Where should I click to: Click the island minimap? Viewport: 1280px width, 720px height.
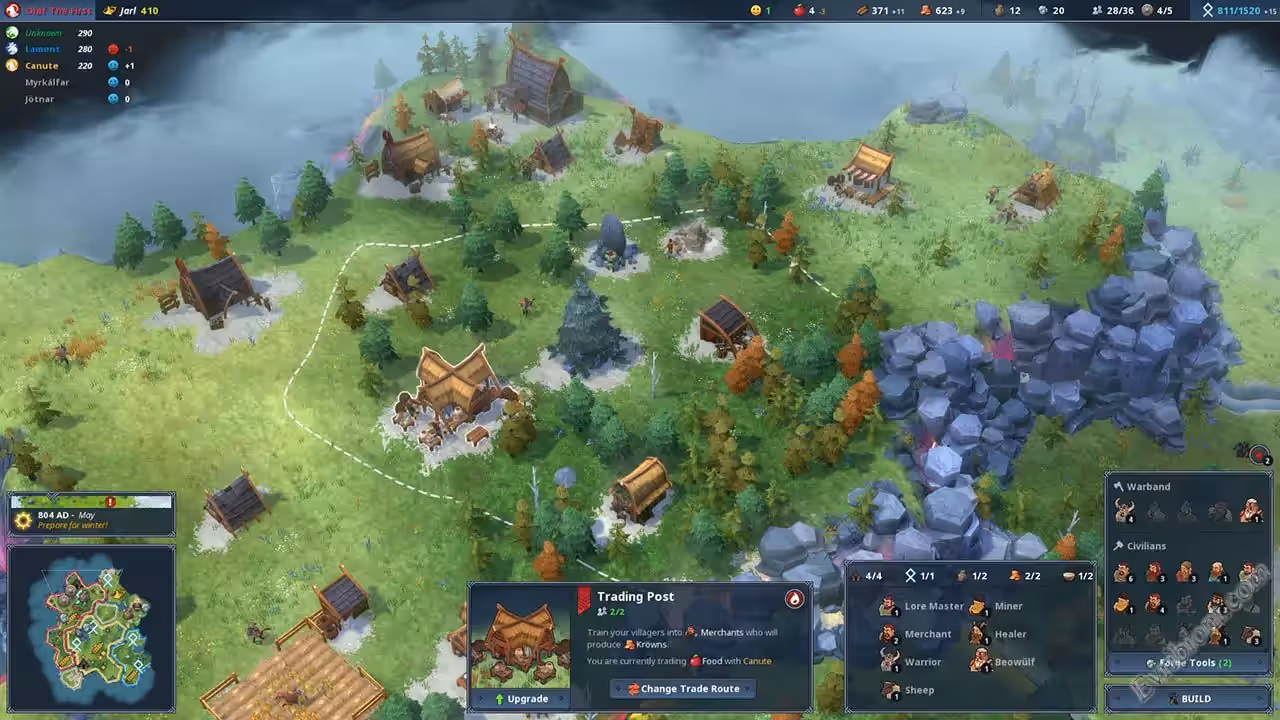[x=92, y=626]
